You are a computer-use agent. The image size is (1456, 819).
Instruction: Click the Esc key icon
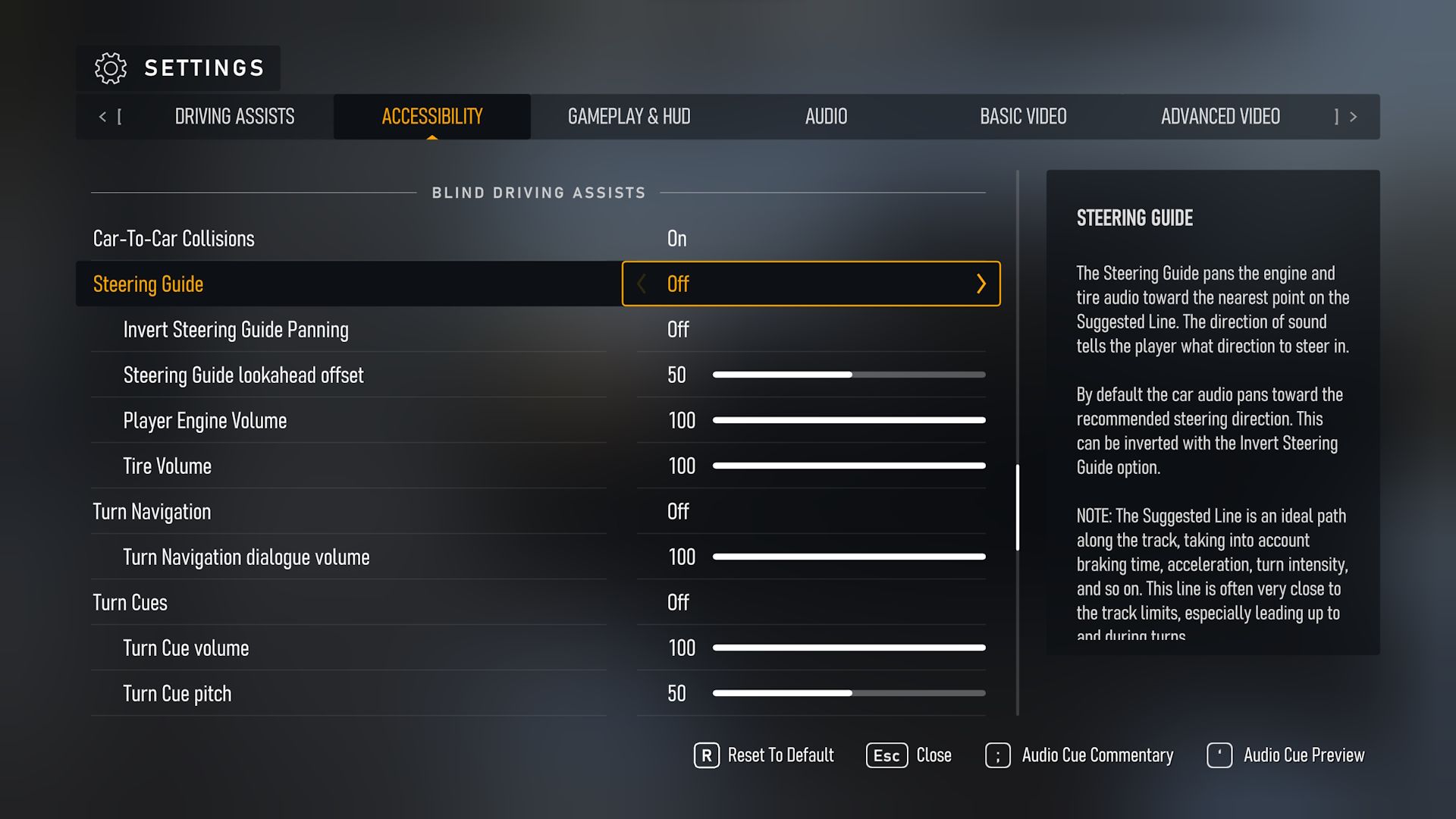886,755
